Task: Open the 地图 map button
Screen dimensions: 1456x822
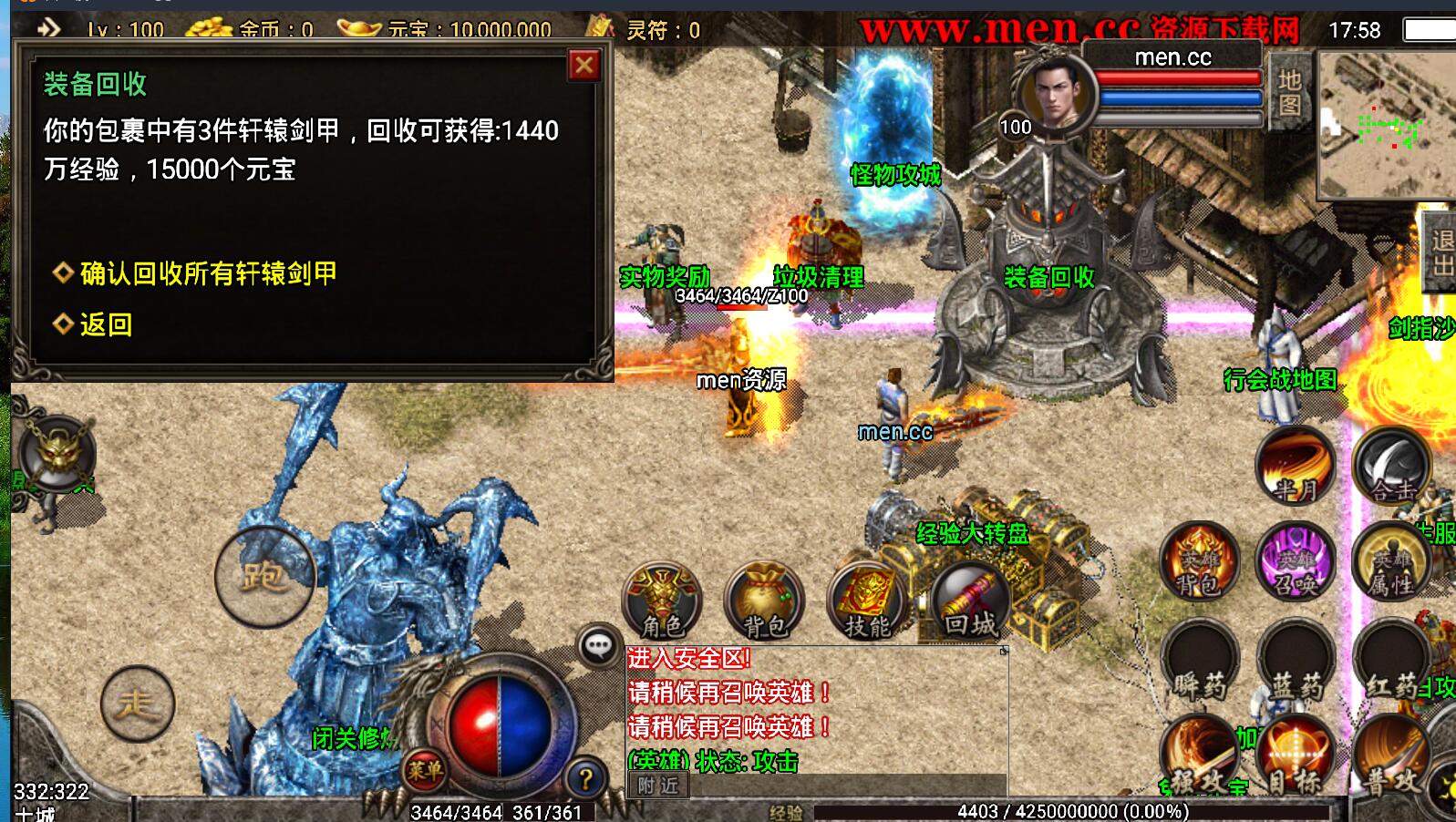Action: (1289, 91)
